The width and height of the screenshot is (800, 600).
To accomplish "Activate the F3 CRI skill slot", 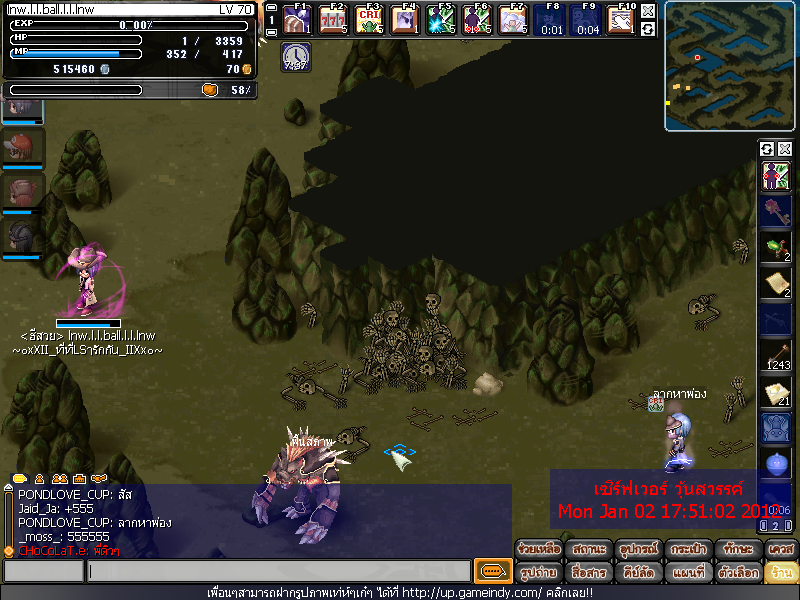I will (370, 19).
